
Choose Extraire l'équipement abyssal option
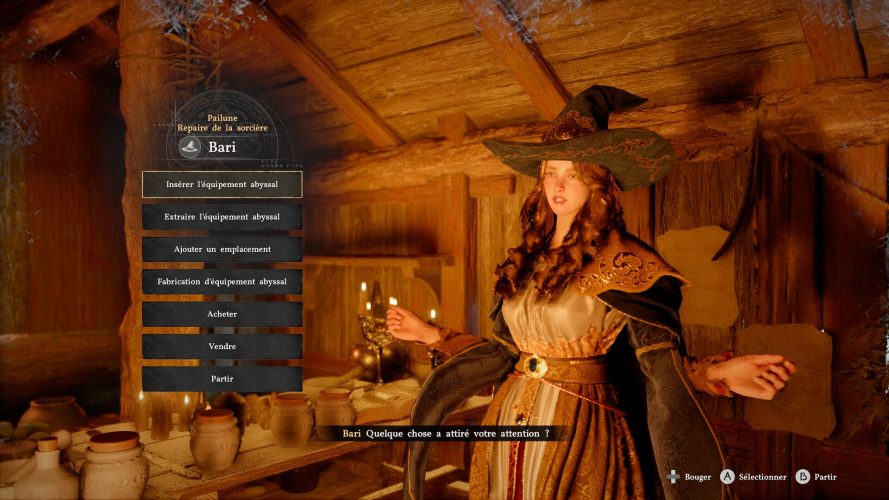point(222,217)
